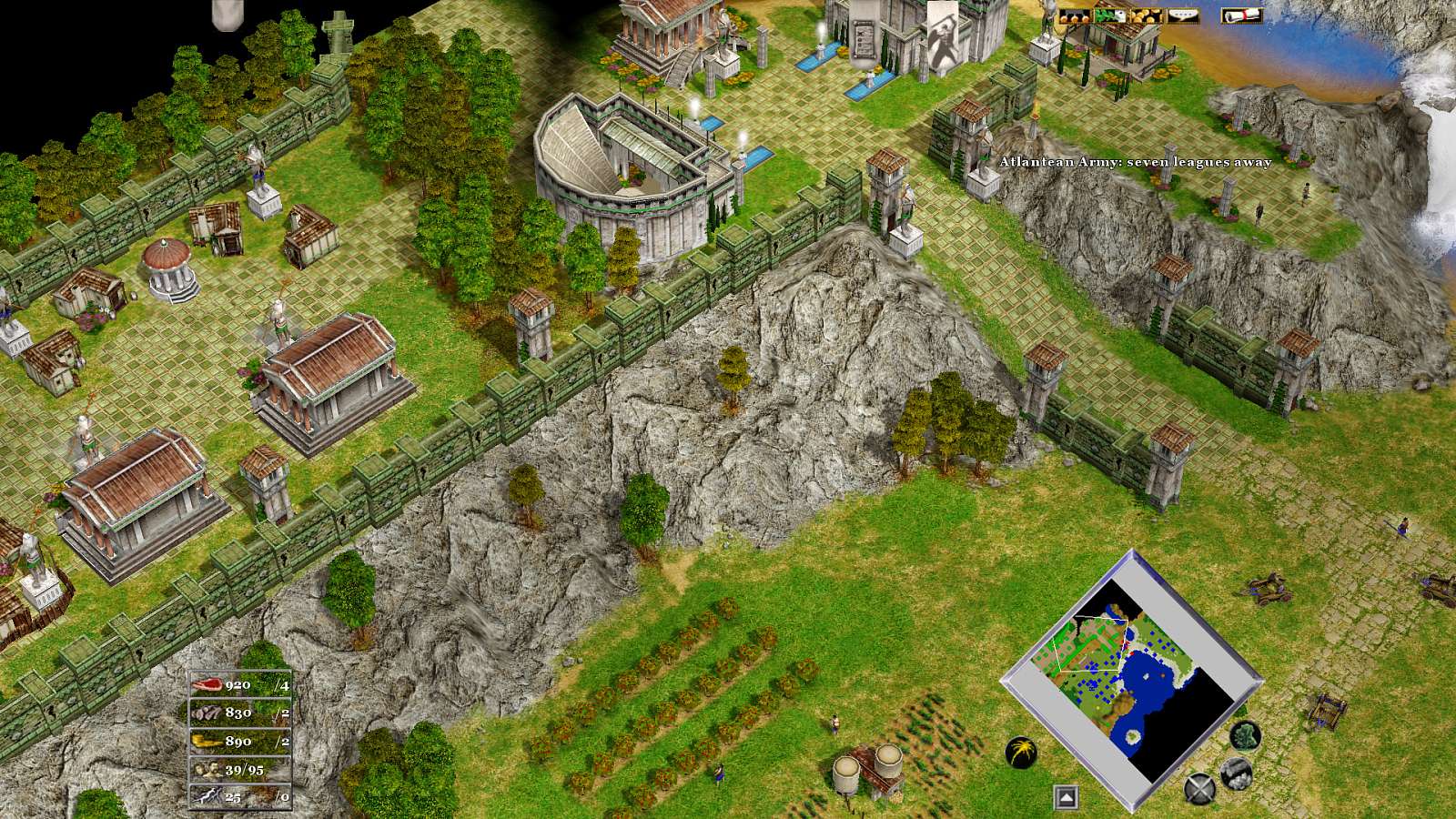
Task: Open the idle villager berry-bush panel
Action: (x=1074, y=15)
